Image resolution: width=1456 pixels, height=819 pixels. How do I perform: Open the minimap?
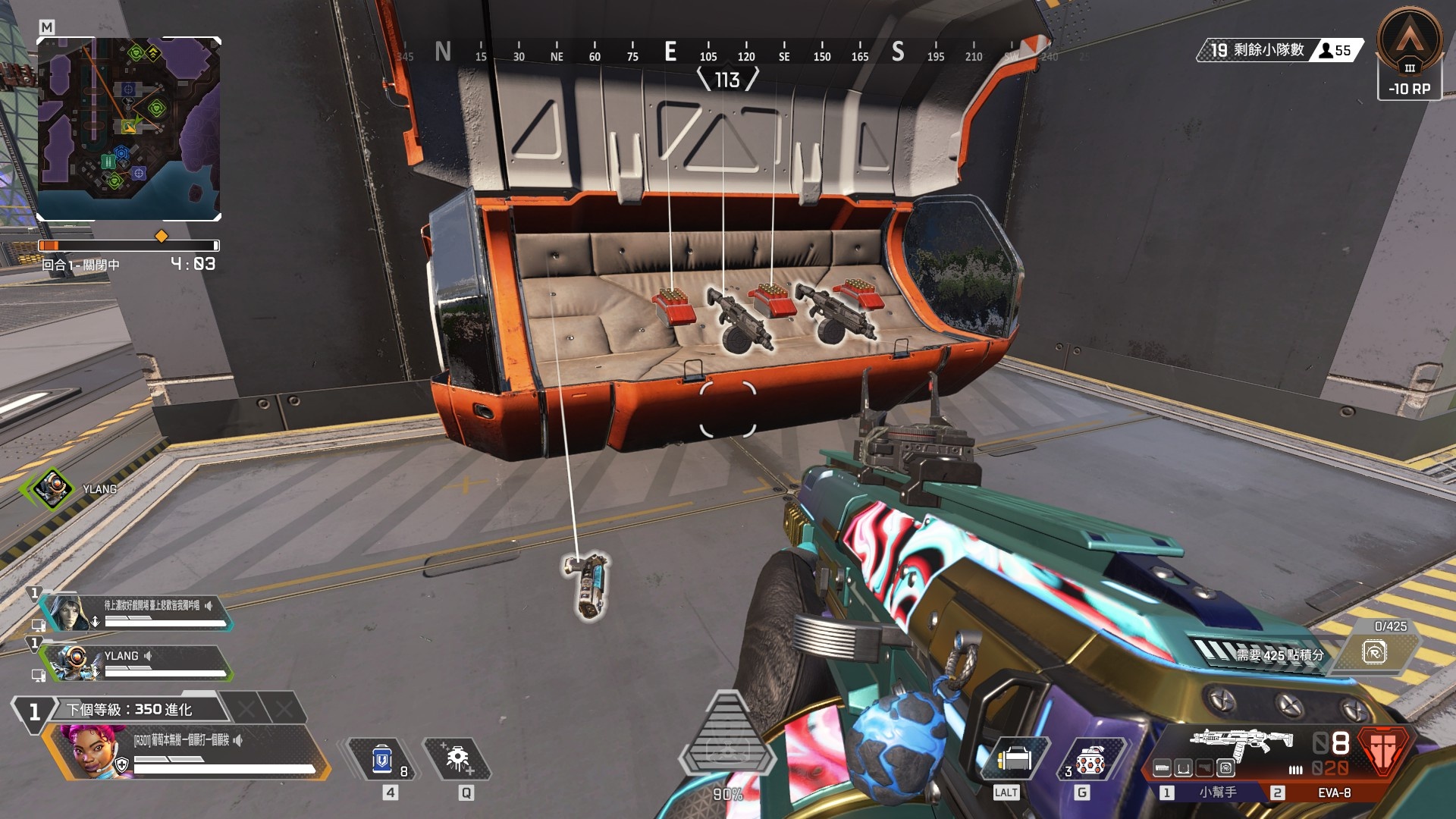(x=129, y=129)
